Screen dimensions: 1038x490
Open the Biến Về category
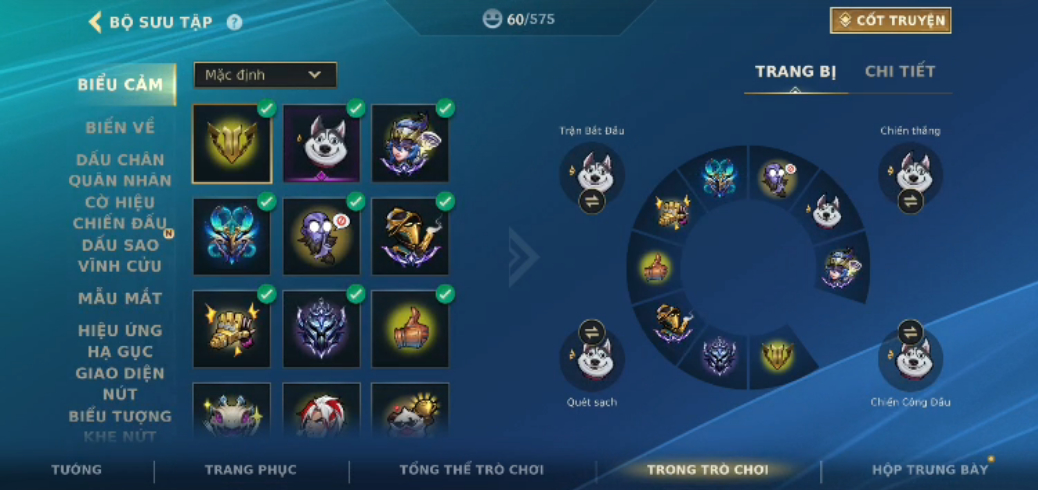[120, 128]
